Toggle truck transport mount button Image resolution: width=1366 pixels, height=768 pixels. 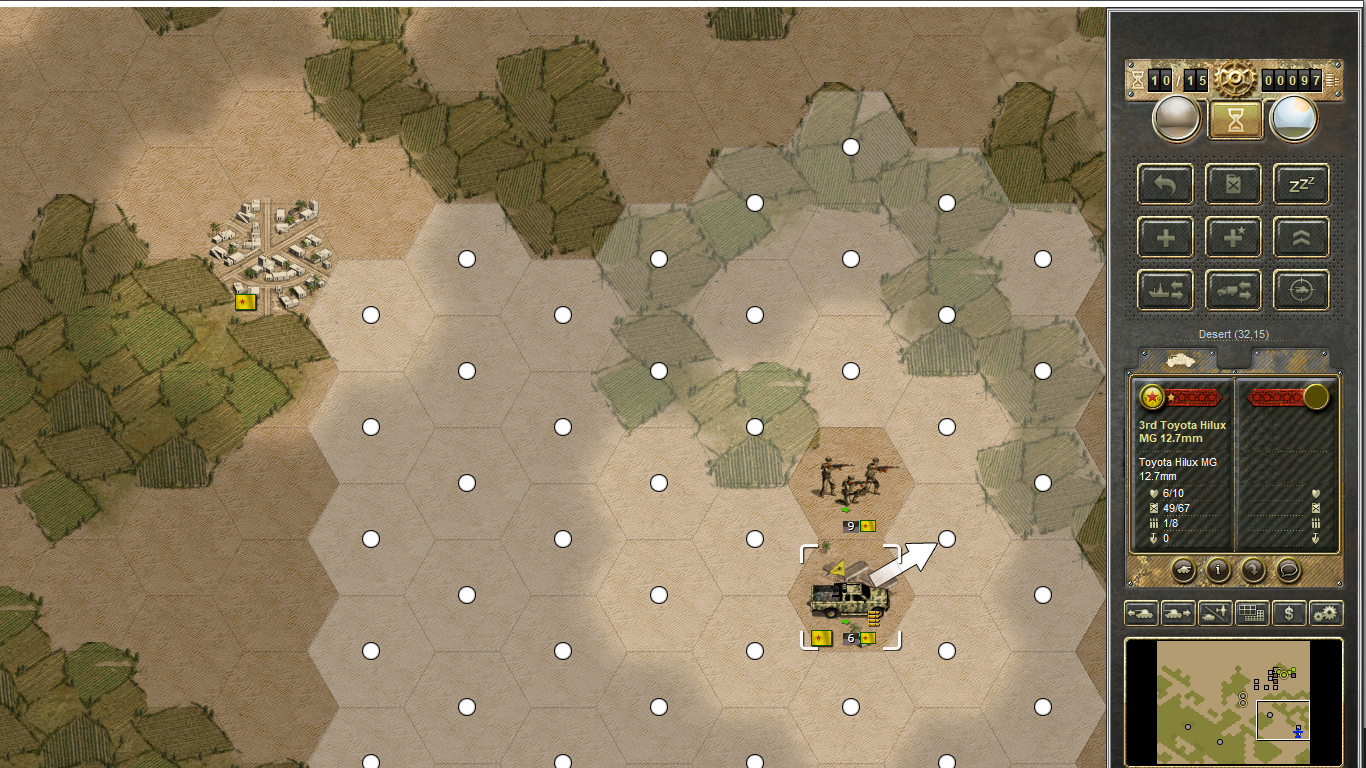(x=1233, y=291)
